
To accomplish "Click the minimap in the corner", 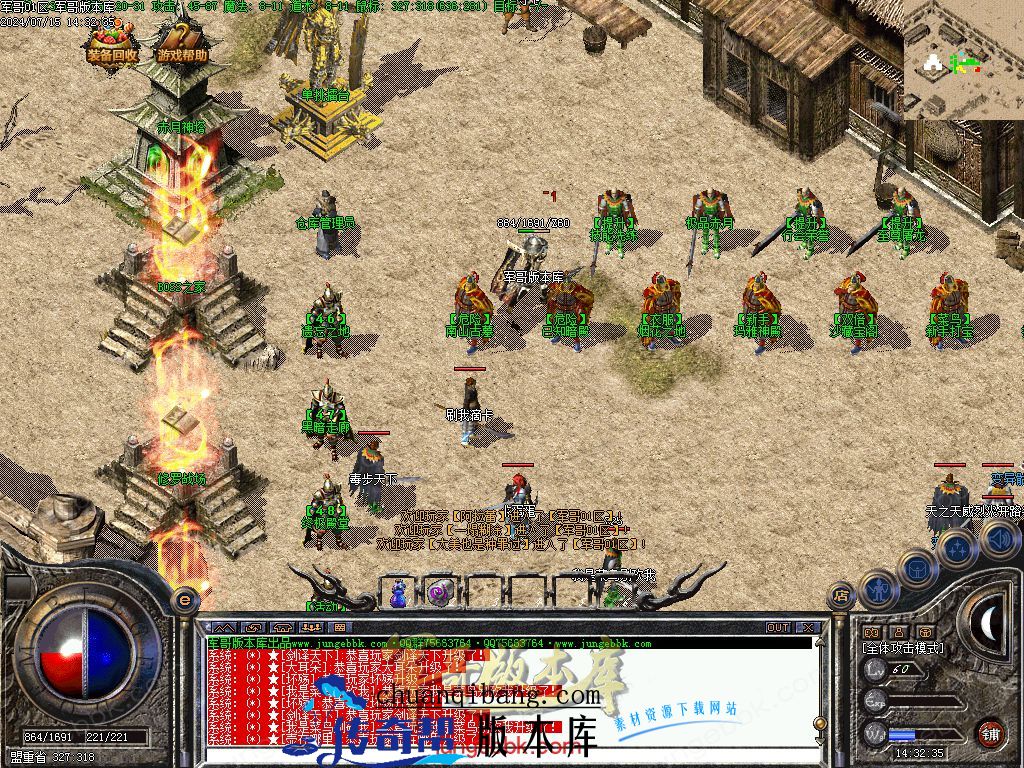I will click(x=963, y=59).
